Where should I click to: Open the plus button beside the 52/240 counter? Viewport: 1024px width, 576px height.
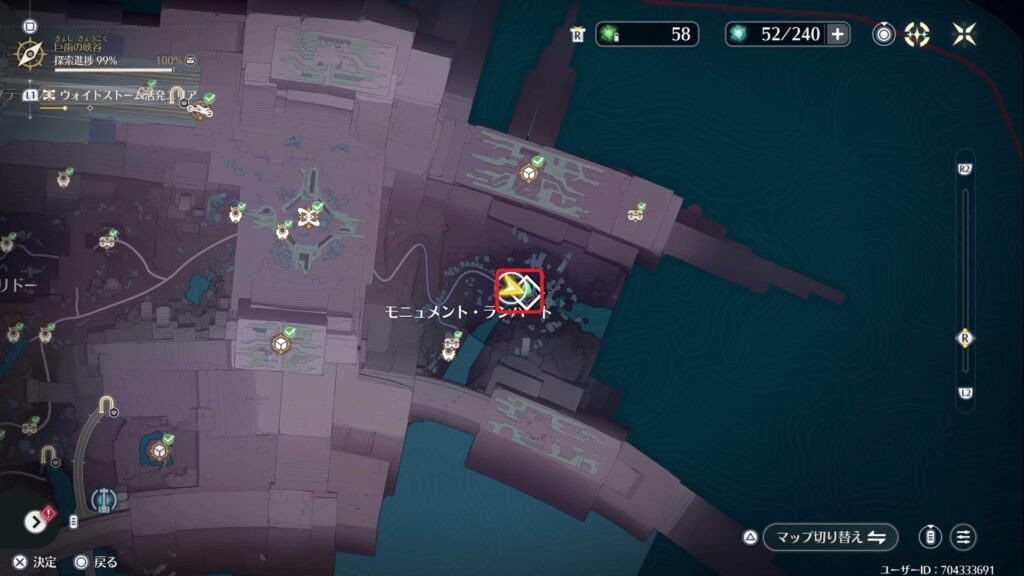point(837,34)
